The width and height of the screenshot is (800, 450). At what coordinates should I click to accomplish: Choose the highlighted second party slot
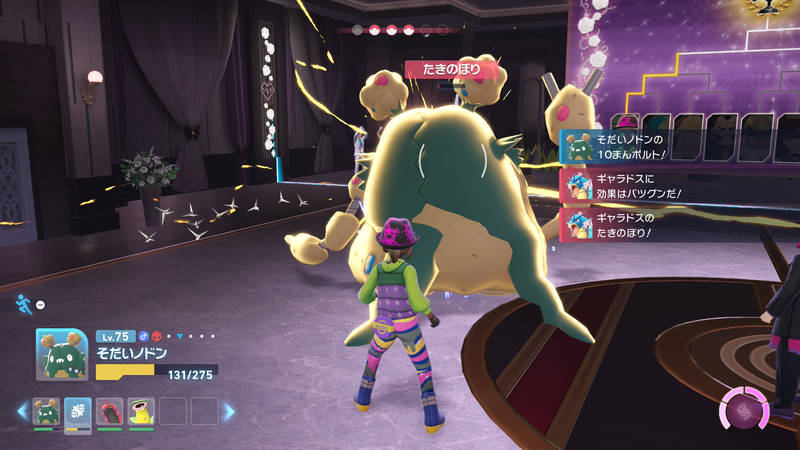[x=78, y=411]
